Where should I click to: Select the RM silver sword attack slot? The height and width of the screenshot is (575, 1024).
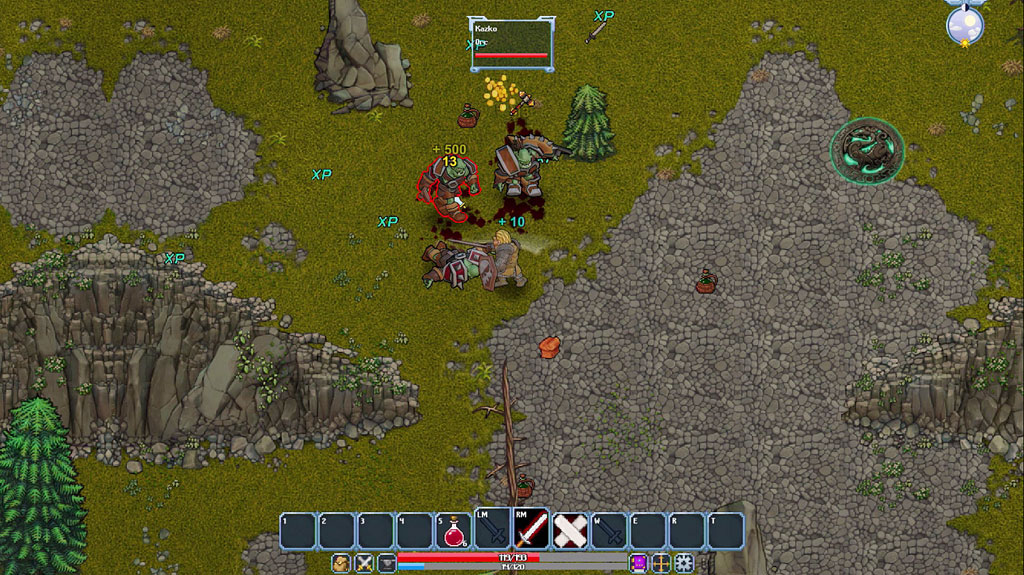coord(532,530)
